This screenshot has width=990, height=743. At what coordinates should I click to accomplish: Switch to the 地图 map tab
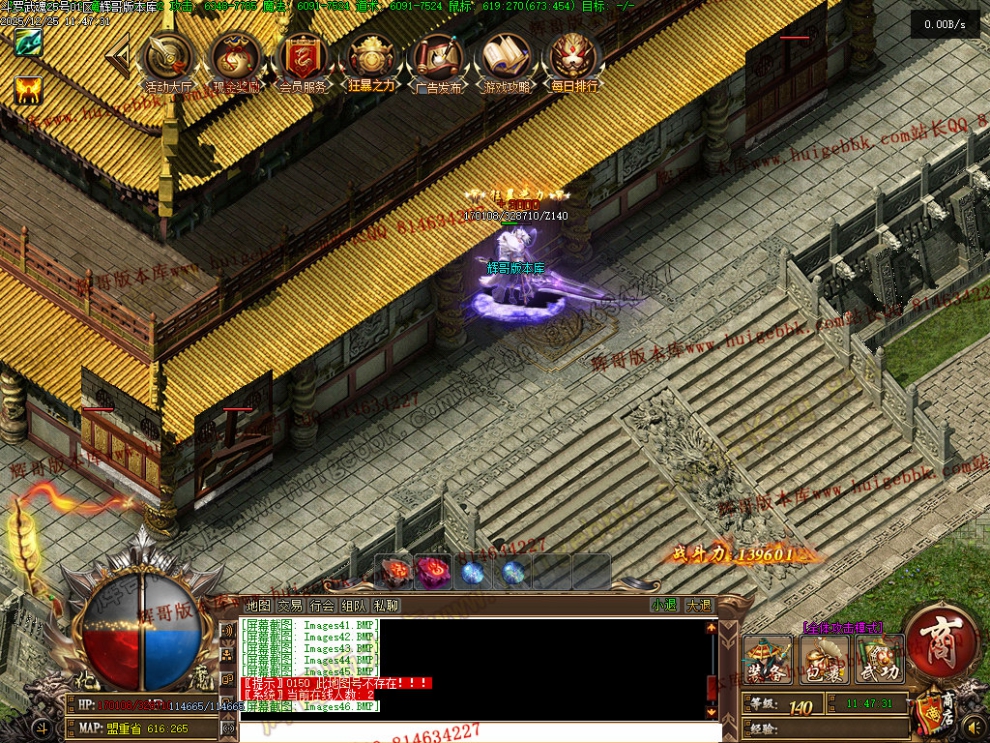click(258, 605)
